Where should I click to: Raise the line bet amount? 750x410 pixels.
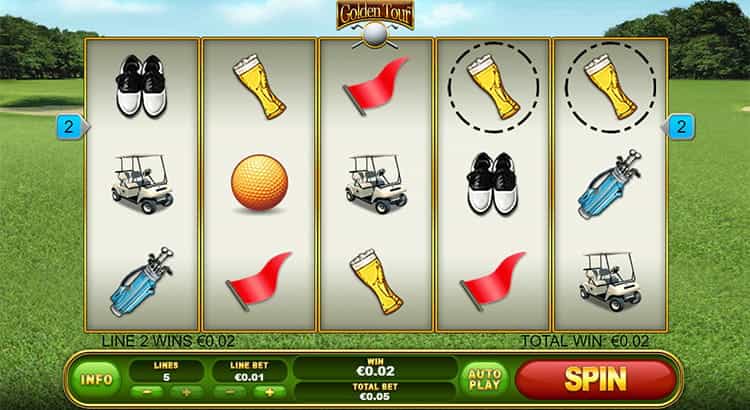tap(268, 391)
